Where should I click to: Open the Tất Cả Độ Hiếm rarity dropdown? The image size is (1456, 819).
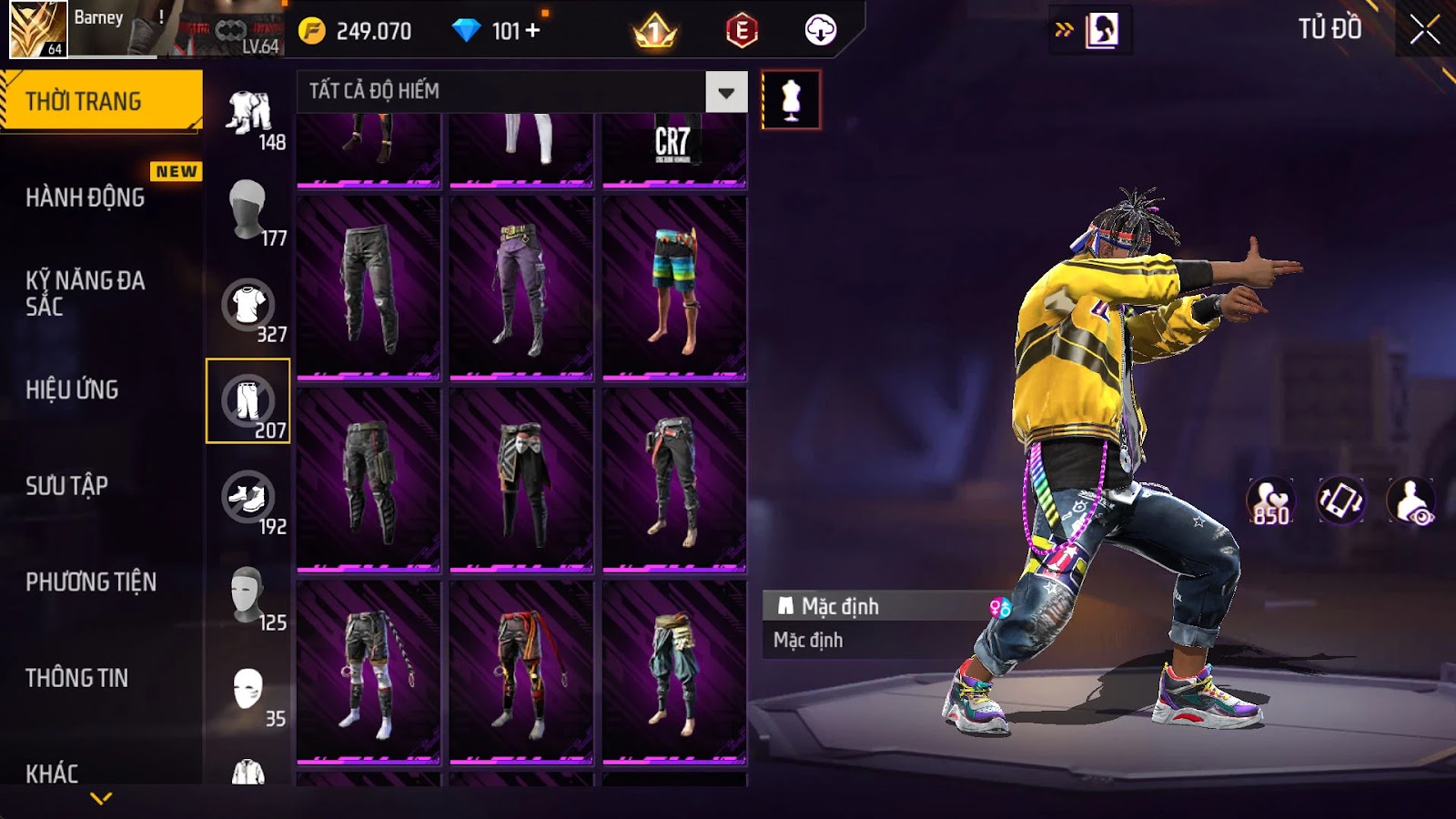tap(725, 92)
